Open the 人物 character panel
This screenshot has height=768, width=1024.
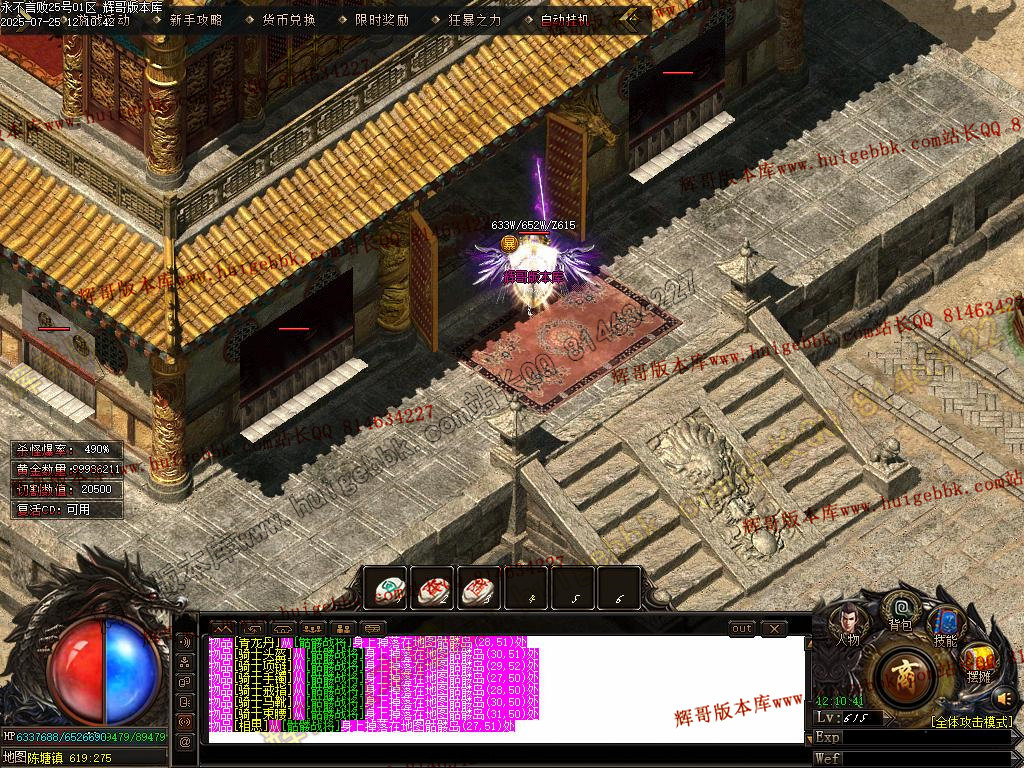[847, 627]
